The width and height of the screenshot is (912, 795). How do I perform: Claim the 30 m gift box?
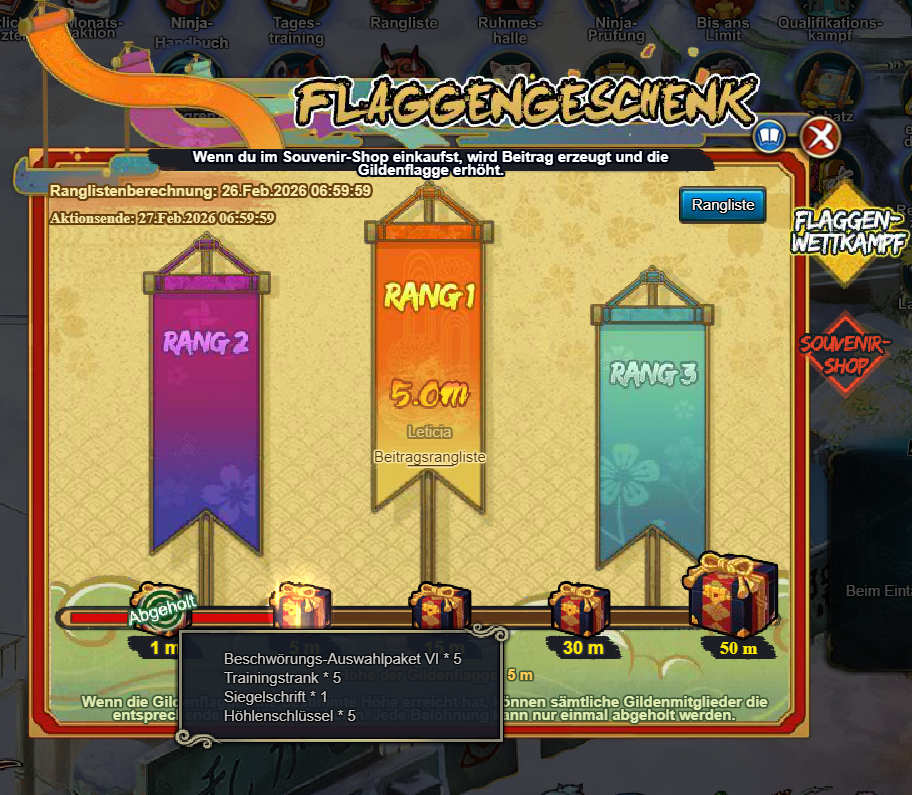[x=579, y=609]
